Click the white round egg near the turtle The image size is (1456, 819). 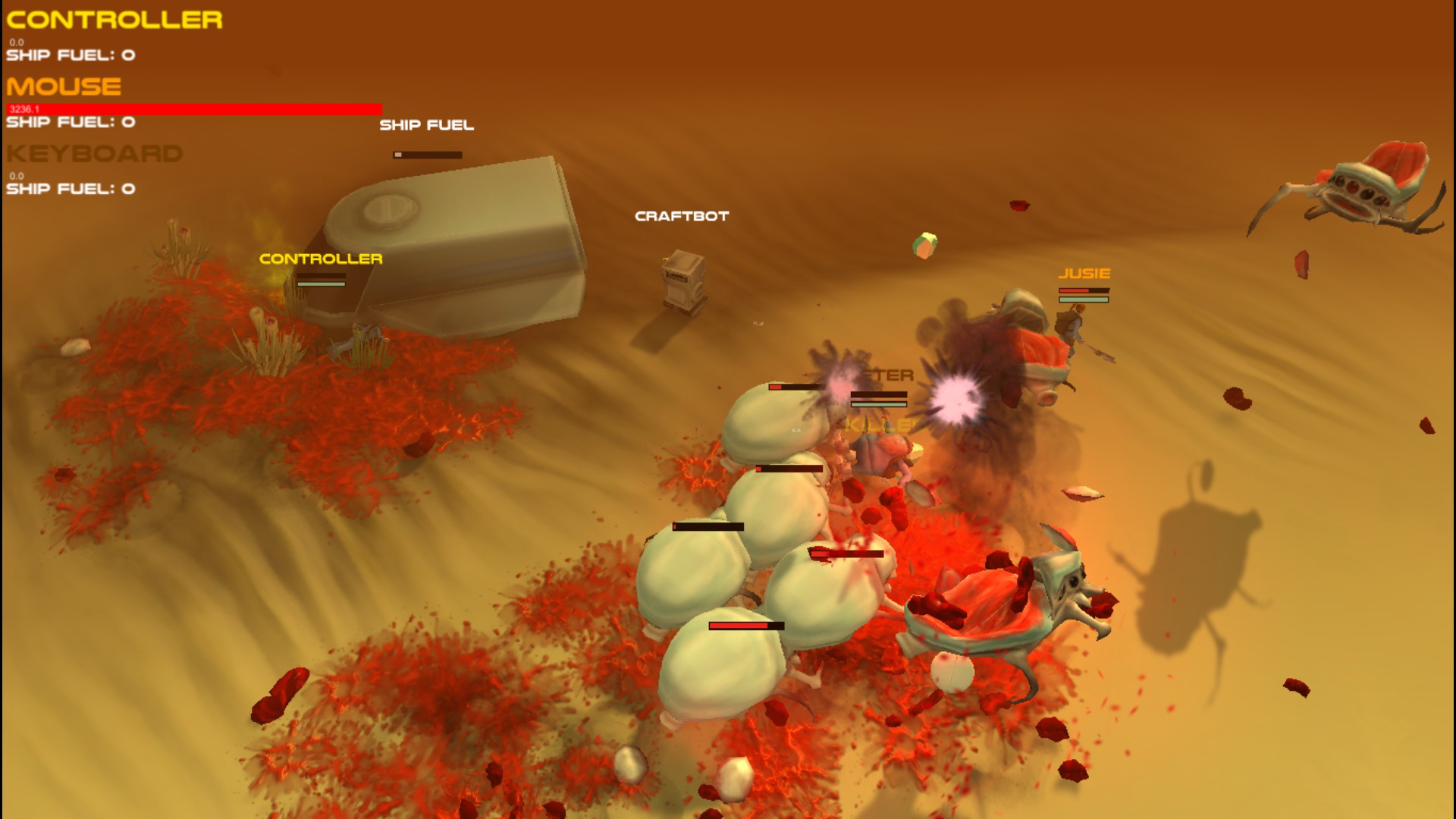point(953,673)
